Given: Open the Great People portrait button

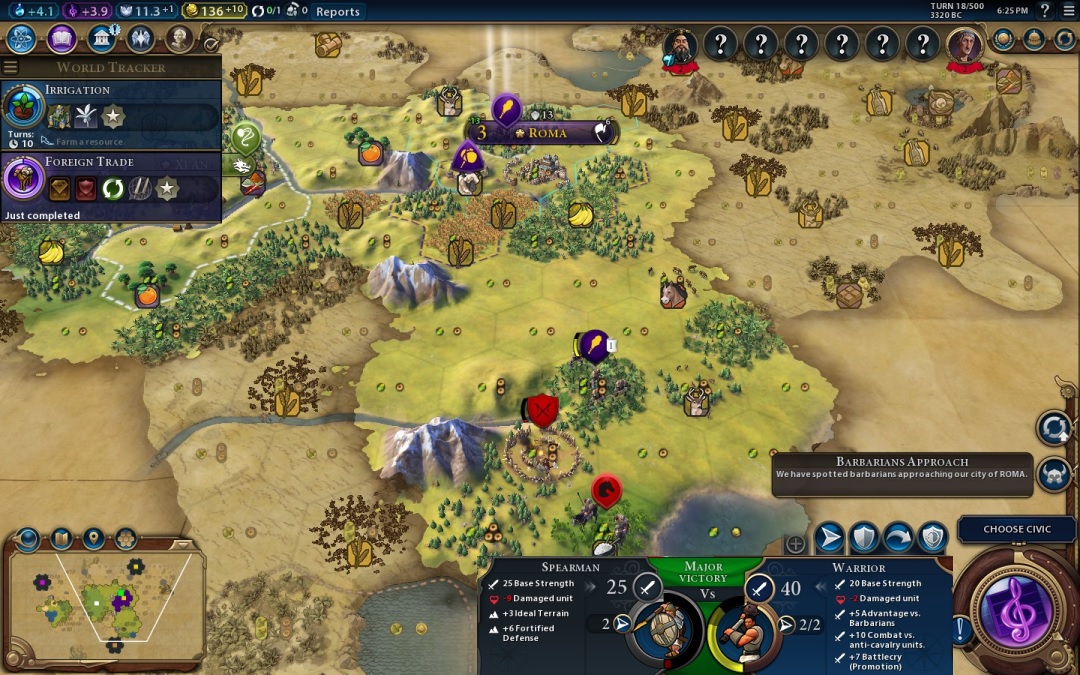Looking at the screenshot, I should (179, 39).
